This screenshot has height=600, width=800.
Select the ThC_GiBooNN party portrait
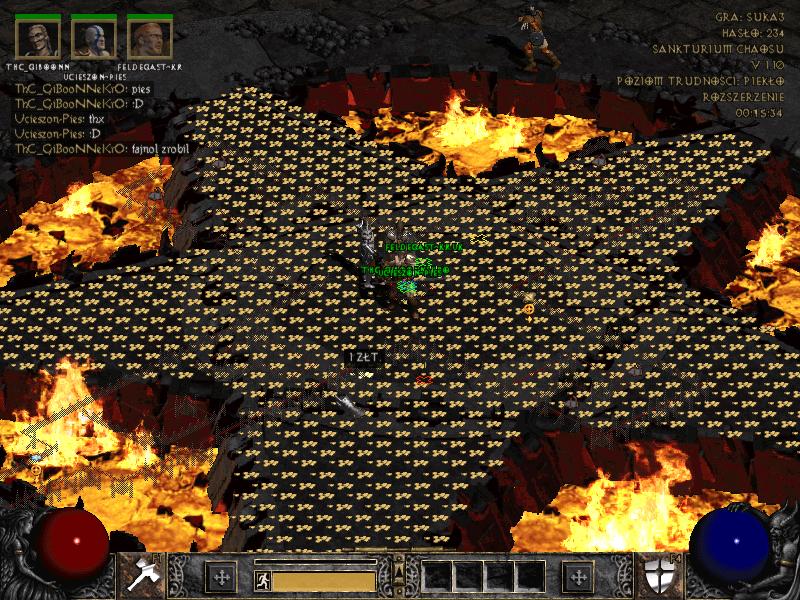(35, 38)
